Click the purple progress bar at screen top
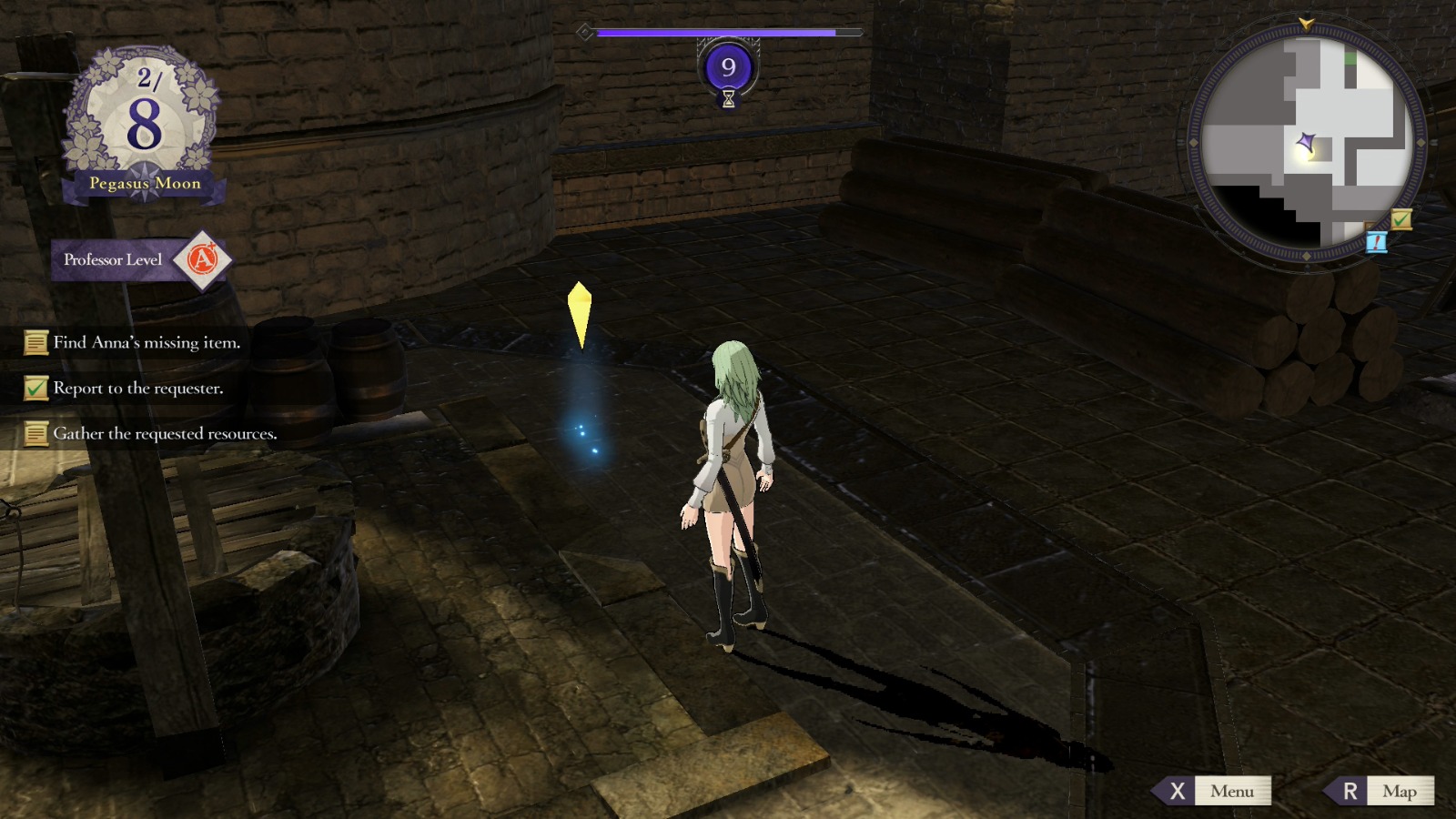1456x819 pixels. point(719,30)
